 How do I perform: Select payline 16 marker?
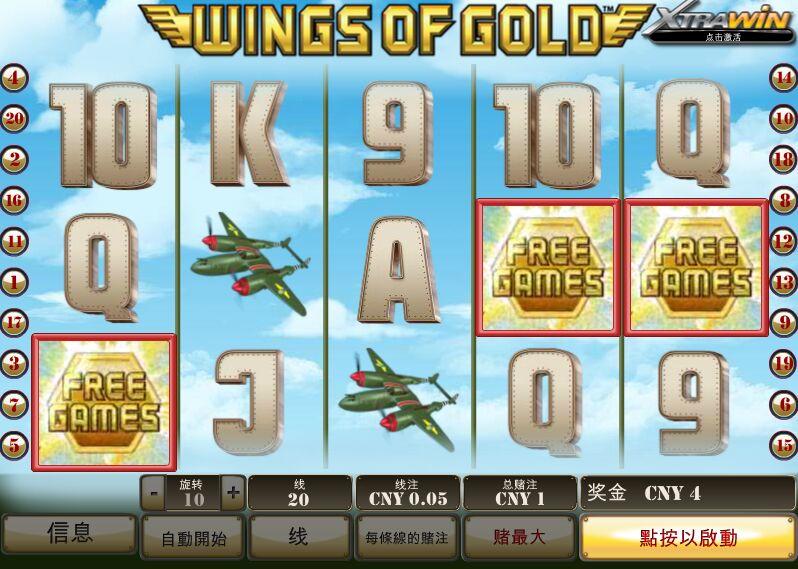pyautogui.click(x=14, y=200)
